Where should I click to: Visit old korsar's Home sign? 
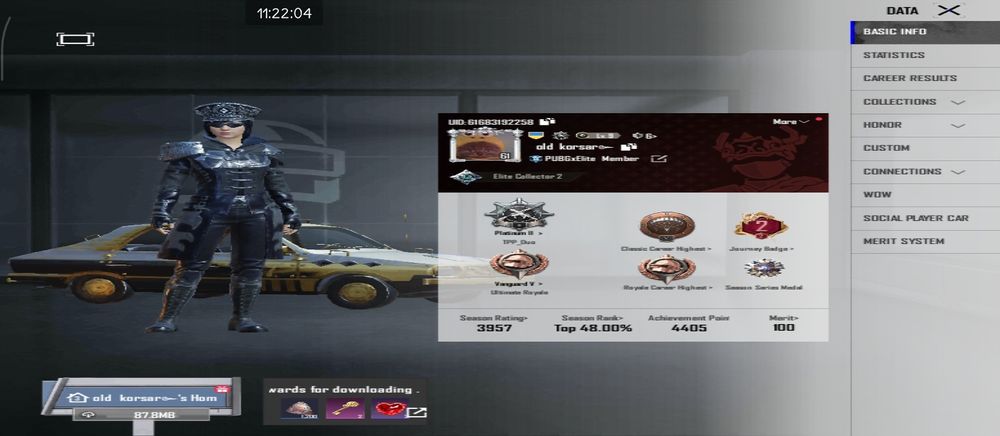point(140,398)
